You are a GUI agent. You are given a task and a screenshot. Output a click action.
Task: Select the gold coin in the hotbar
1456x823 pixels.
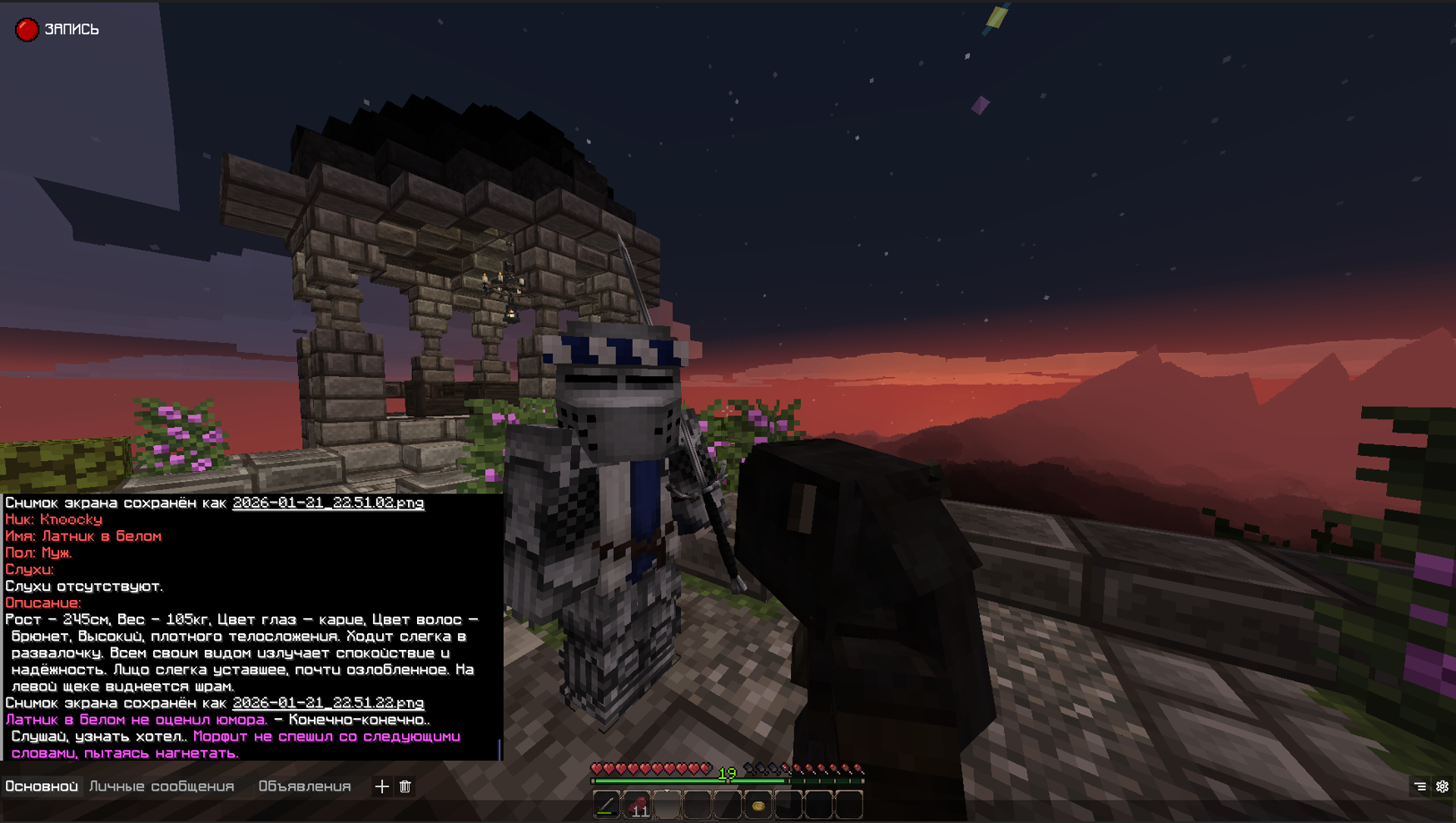tap(758, 806)
